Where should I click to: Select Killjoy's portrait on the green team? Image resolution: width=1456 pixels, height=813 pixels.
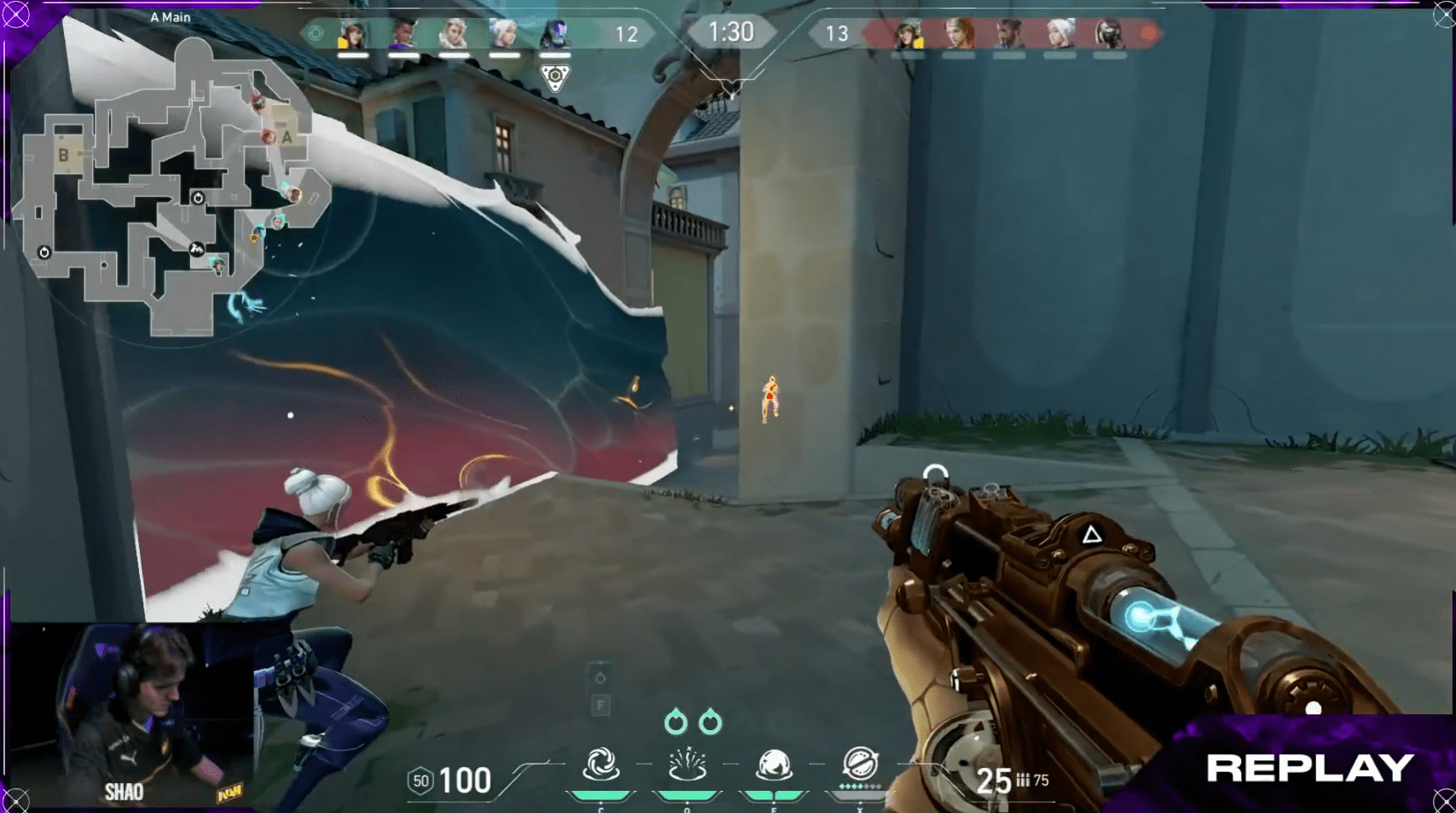tap(352, 34)
